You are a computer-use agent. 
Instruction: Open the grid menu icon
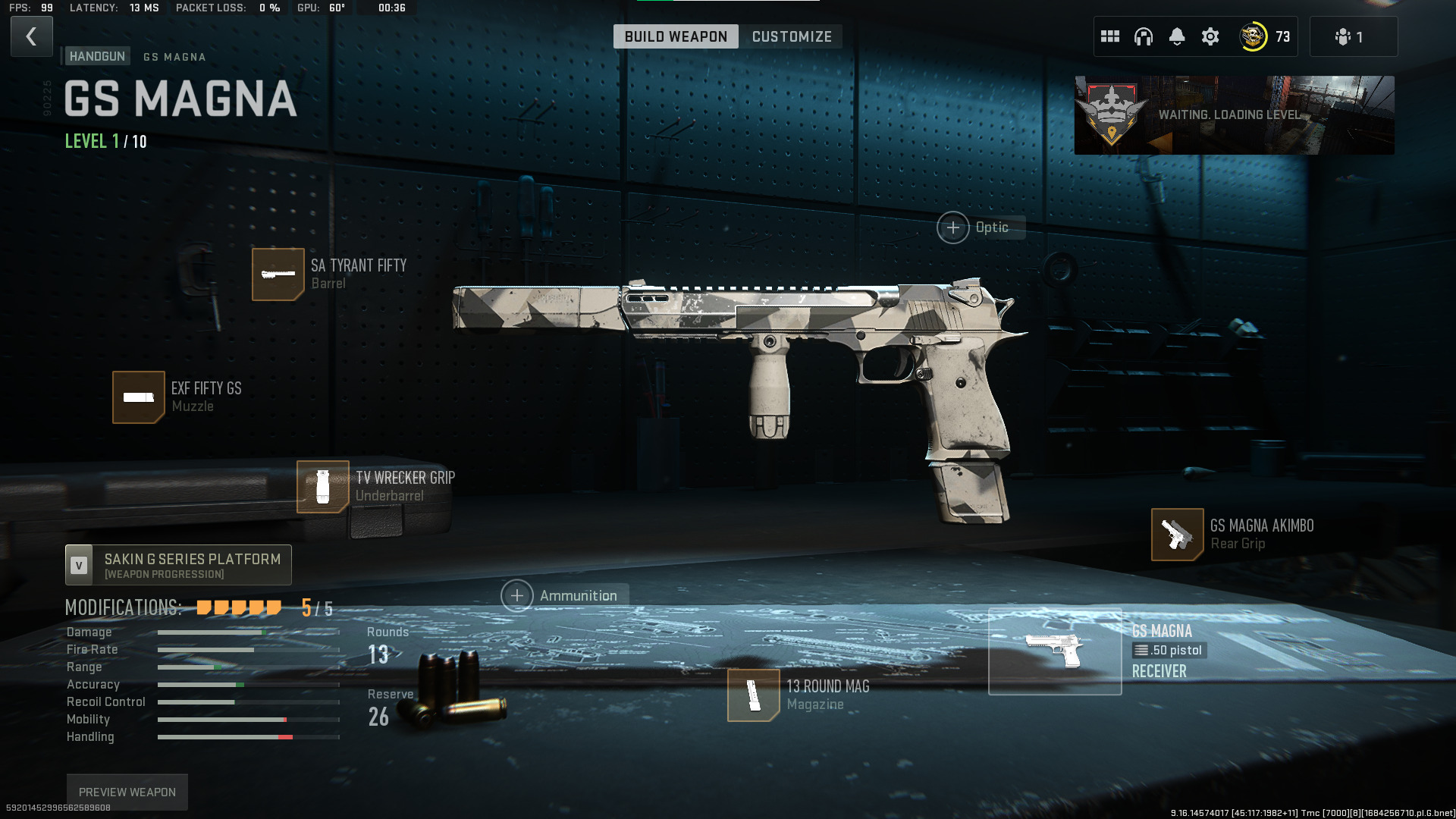1110,36
